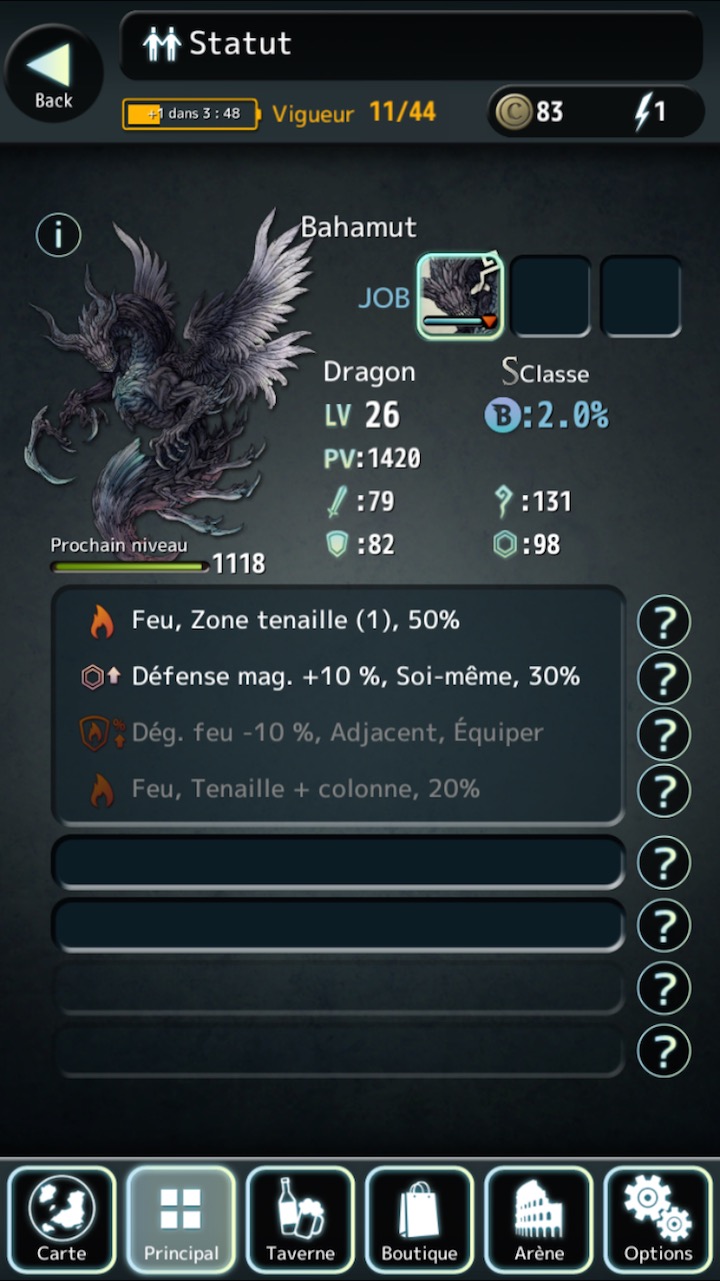Select the Dég. feu -10 % Adjacent row
Screen dimensions: 720x1281
(338, 733)
